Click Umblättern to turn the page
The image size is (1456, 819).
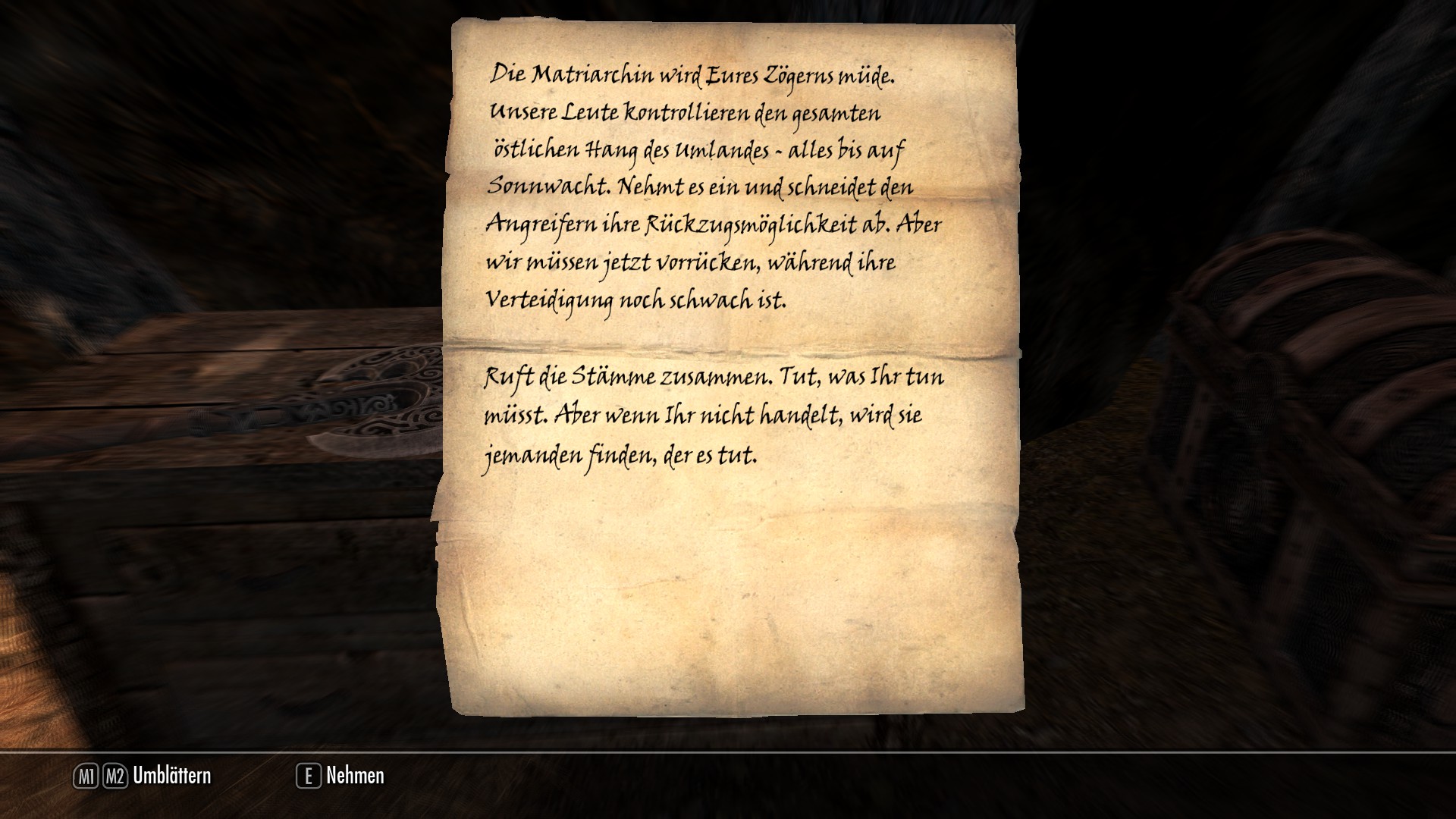171,776
